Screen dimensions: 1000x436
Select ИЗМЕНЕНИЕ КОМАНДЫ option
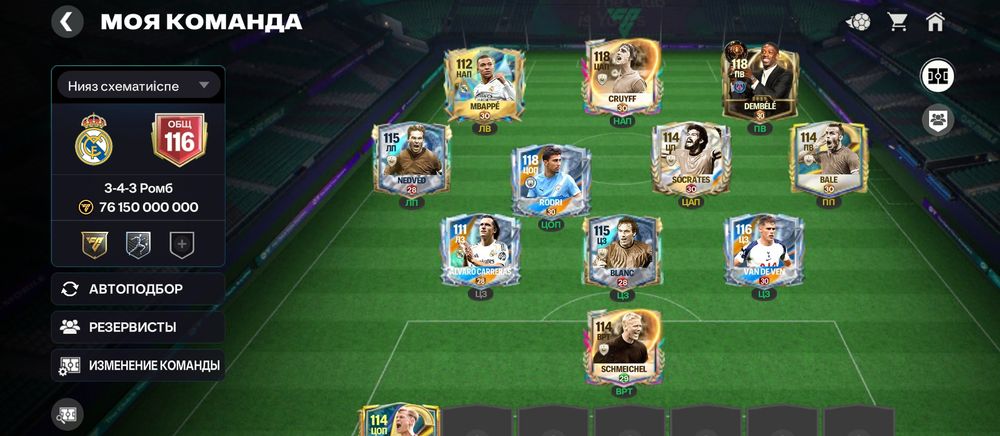coord(138,365)
